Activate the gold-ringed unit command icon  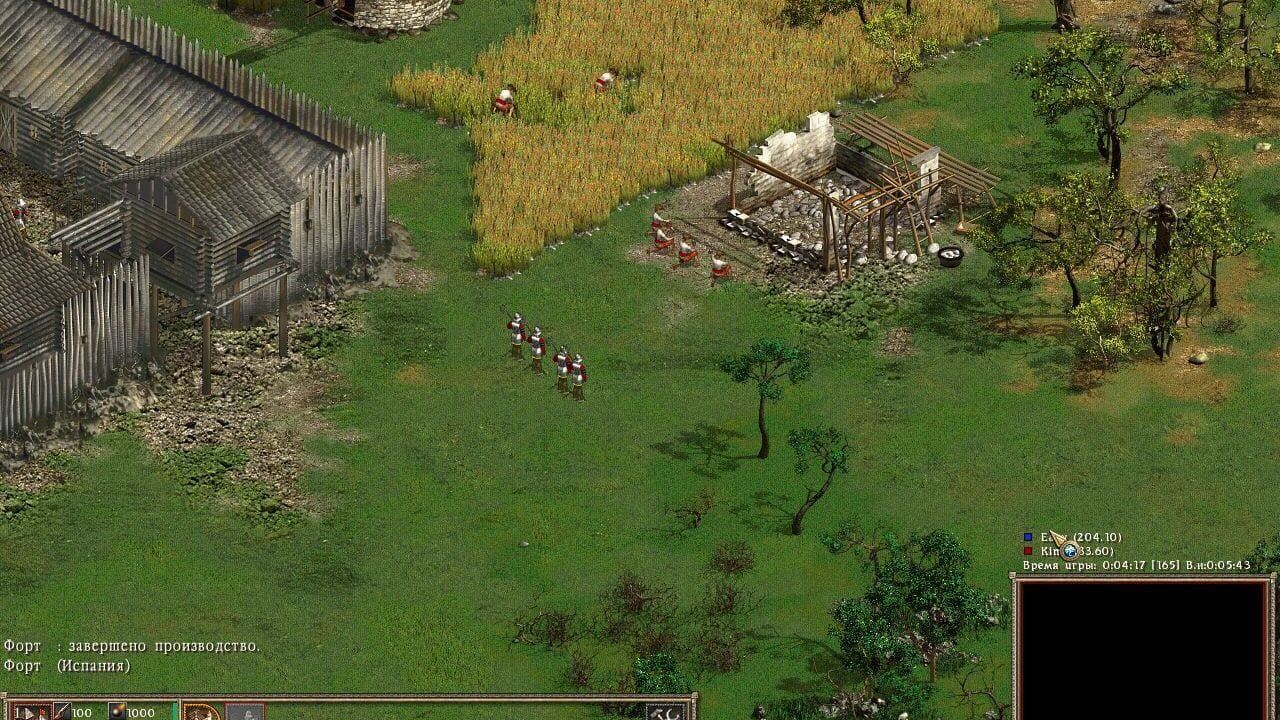click(202, 712)
